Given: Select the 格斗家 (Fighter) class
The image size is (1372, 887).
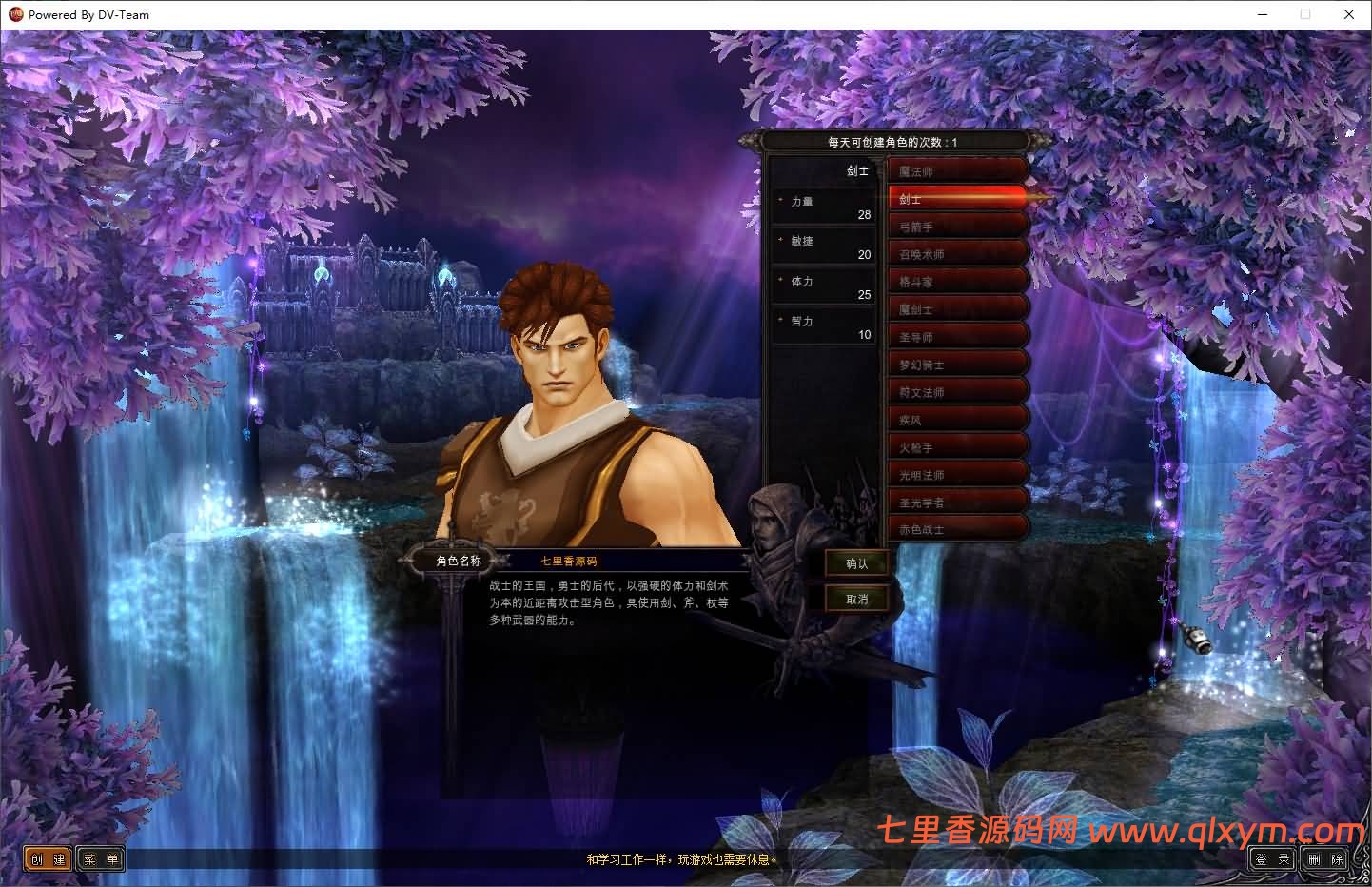Looking at the screenshot, I should coord(956,280).
